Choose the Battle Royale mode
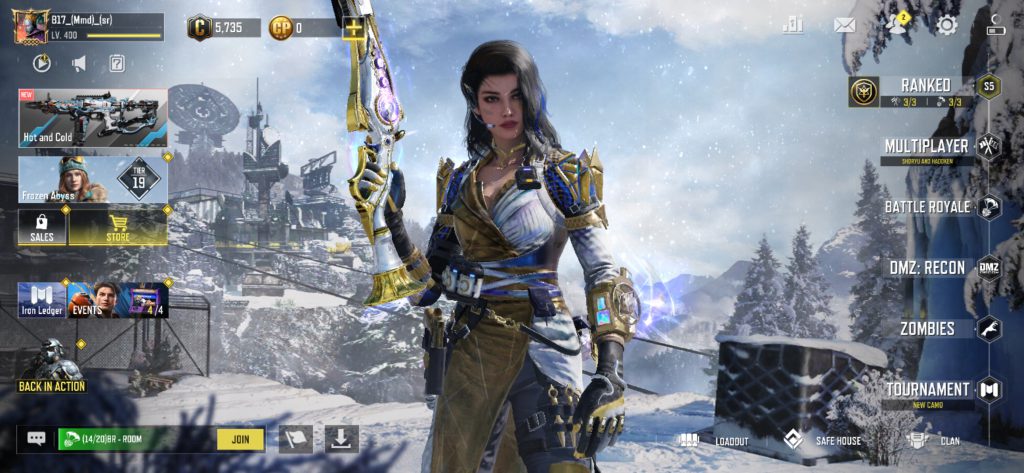 click(927, 207)
